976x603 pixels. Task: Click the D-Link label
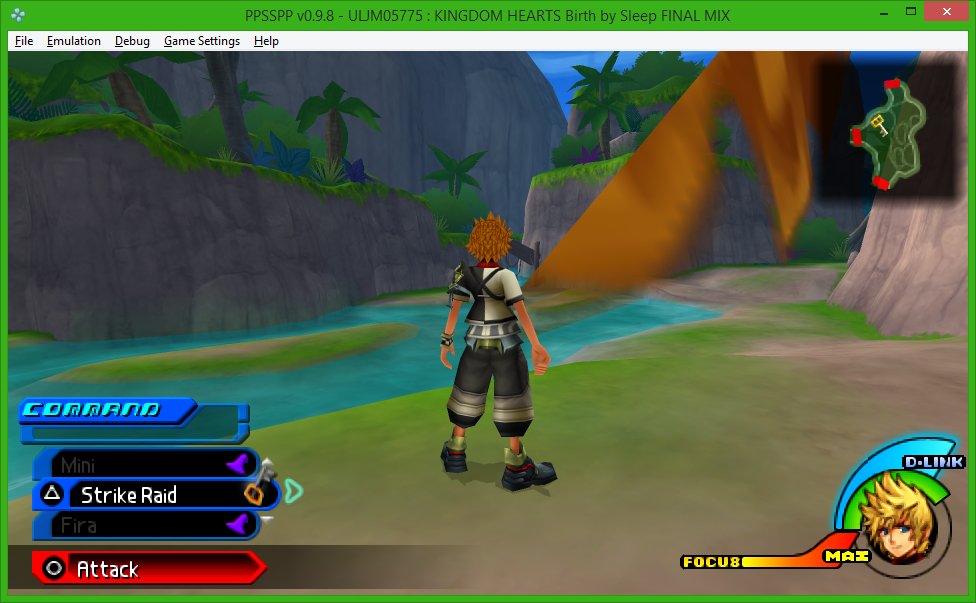pos(933,462)
